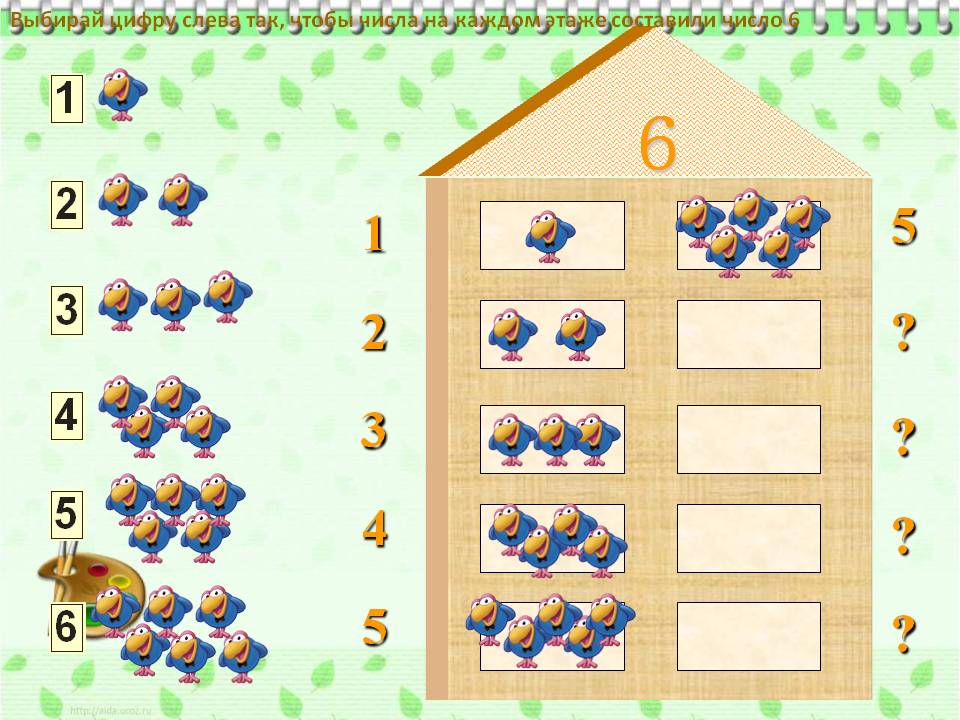
Task: Pick the number 6 tile by the palette
Action: click(x=66, y=628)
